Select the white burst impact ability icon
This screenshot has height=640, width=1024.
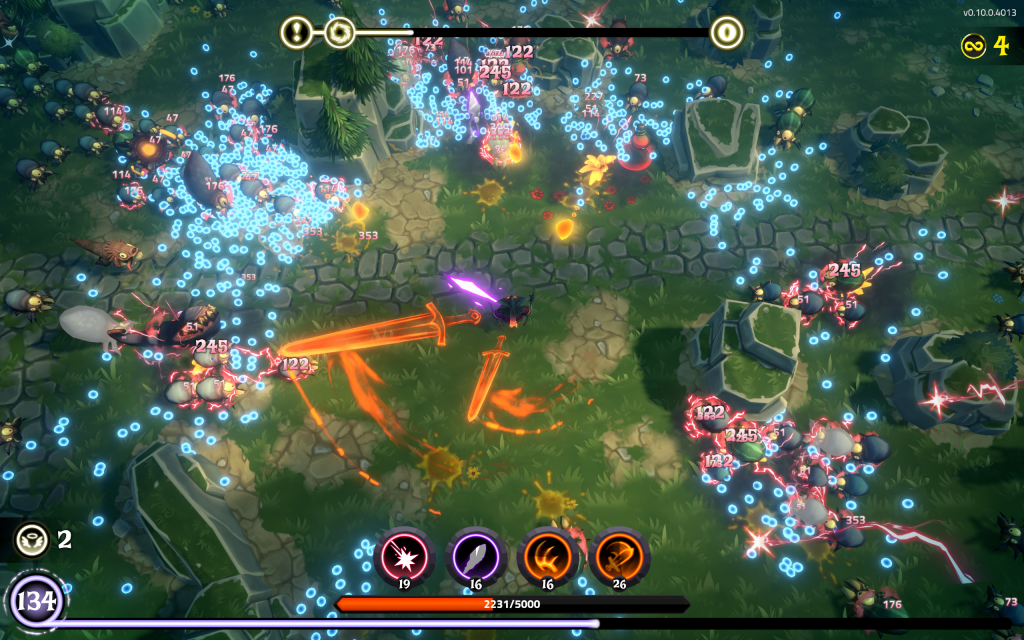pyautogui.click(x=404, y=554)
